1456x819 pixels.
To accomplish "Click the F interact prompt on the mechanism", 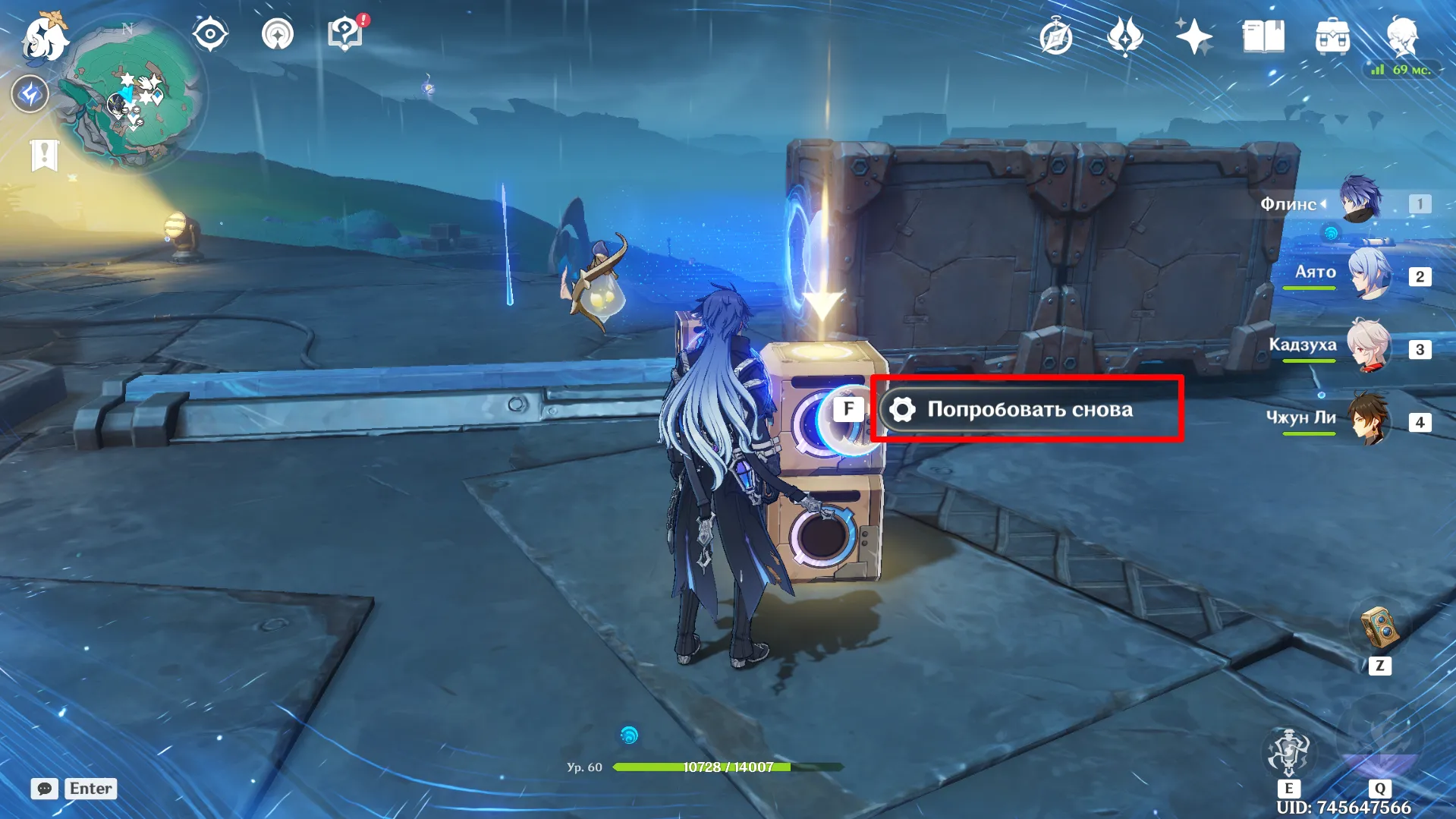I will coord(847,409).
